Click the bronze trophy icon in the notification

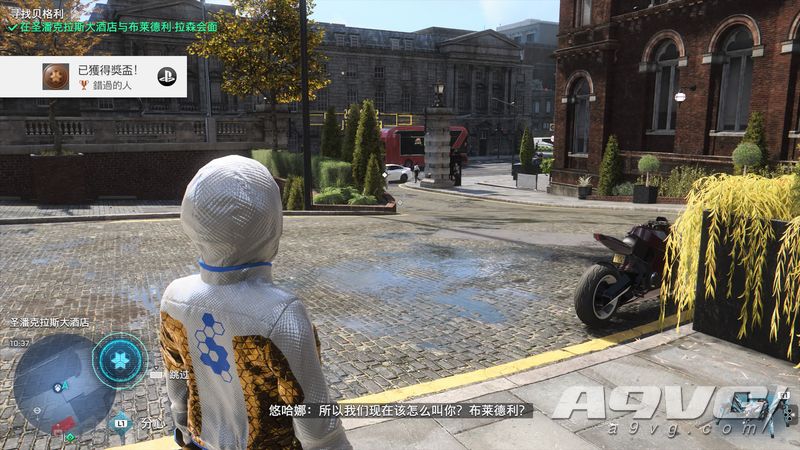(x=56, y=76)
